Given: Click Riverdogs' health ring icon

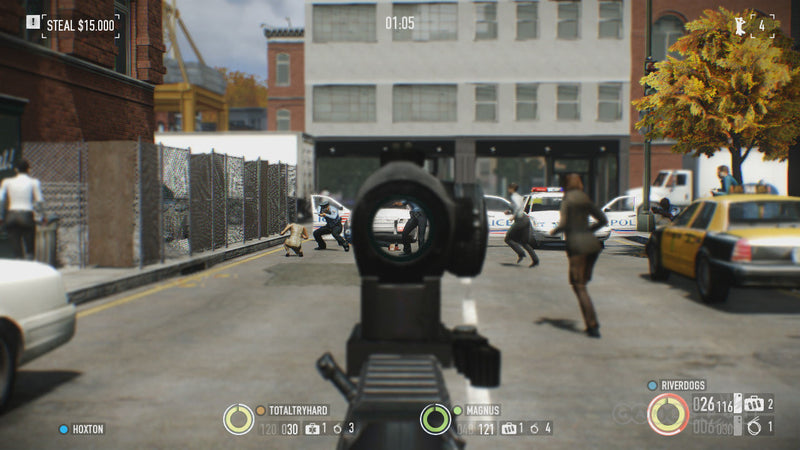Looking at the screenshot, I should click(667, 414).
